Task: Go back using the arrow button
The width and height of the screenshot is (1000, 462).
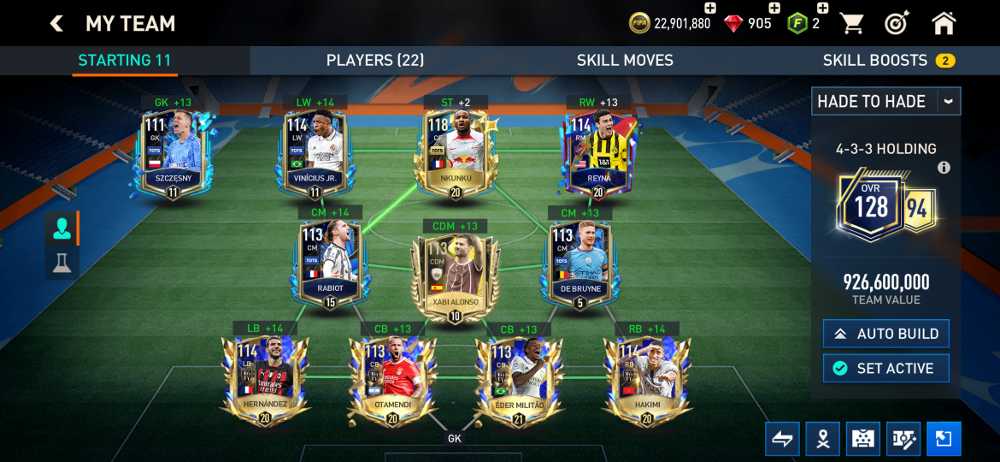Action: [56, 23]
